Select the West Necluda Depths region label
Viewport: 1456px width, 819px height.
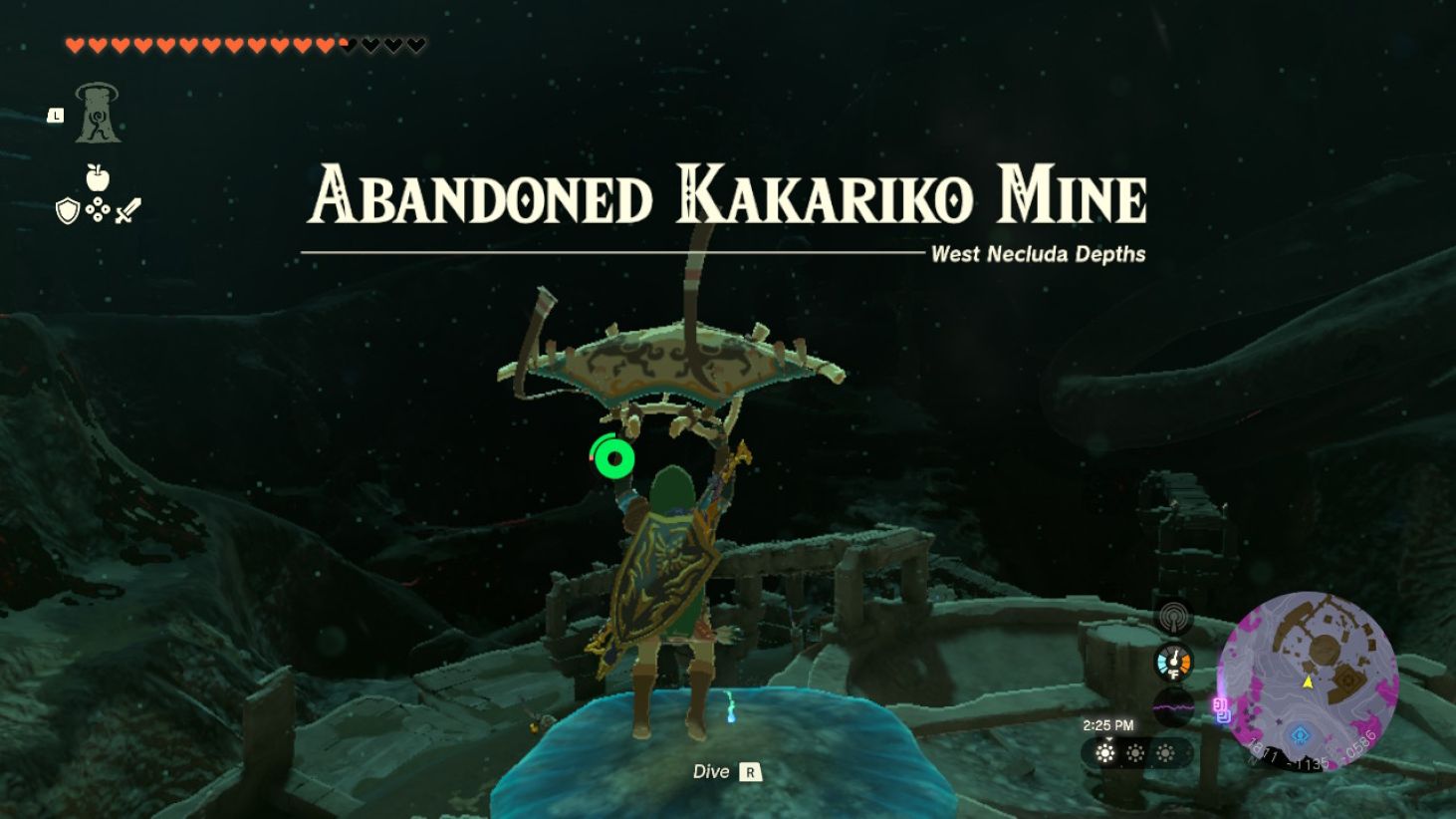1038,255
